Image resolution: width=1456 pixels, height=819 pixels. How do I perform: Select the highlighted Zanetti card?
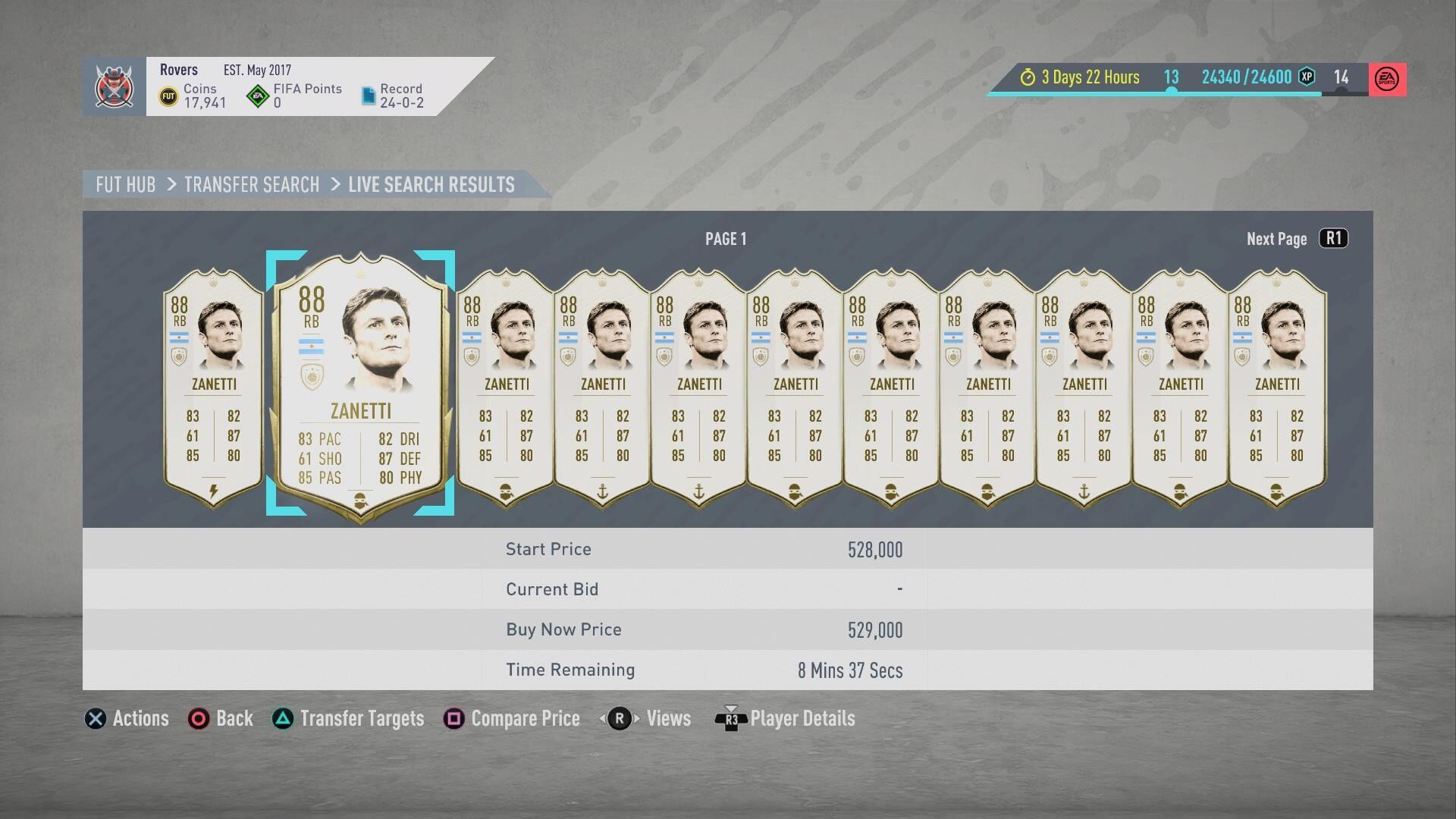coord(360,384)
